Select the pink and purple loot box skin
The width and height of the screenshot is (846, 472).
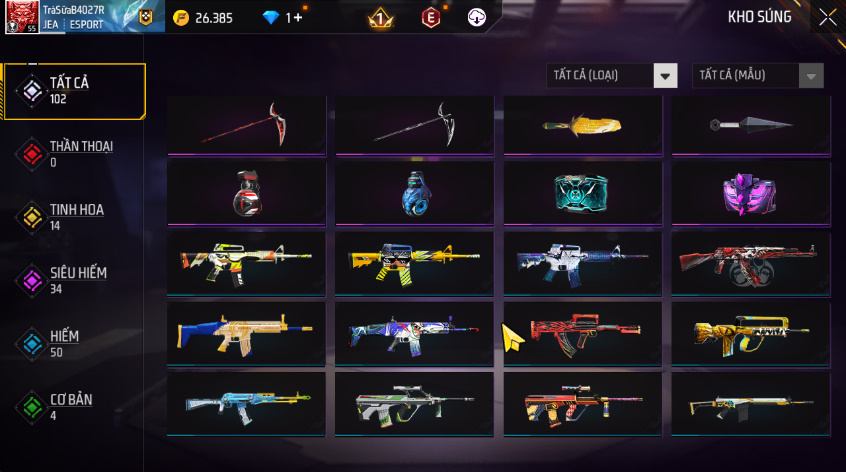coord(750,192)
